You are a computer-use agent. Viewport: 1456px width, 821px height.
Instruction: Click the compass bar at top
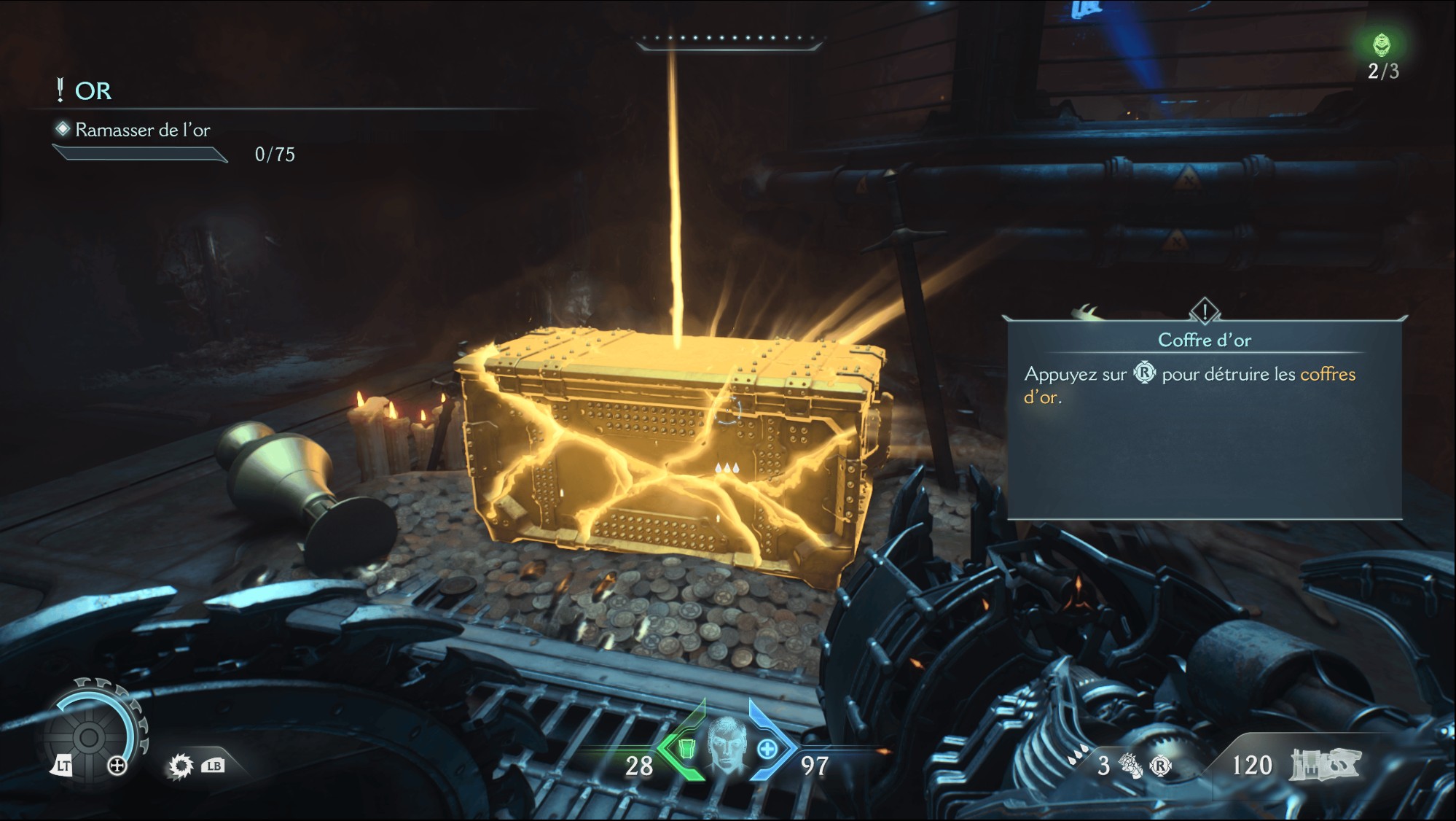pos(729,39)
